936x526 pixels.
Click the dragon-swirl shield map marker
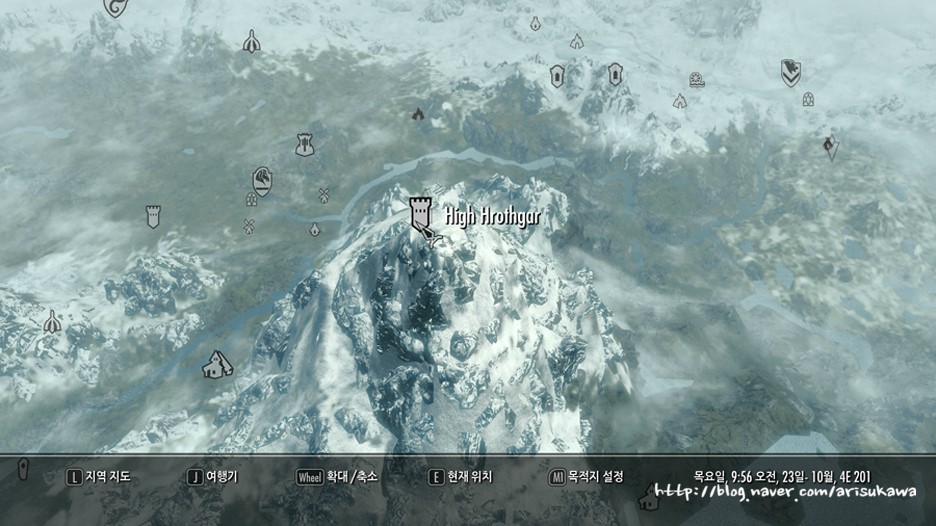point(118,8)
